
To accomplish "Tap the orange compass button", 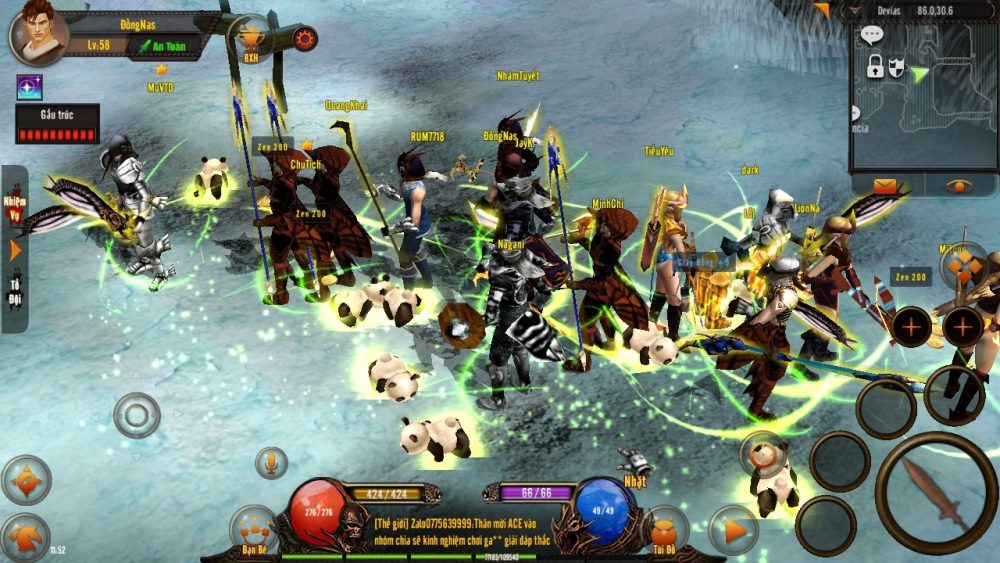I will click(25, 480).
